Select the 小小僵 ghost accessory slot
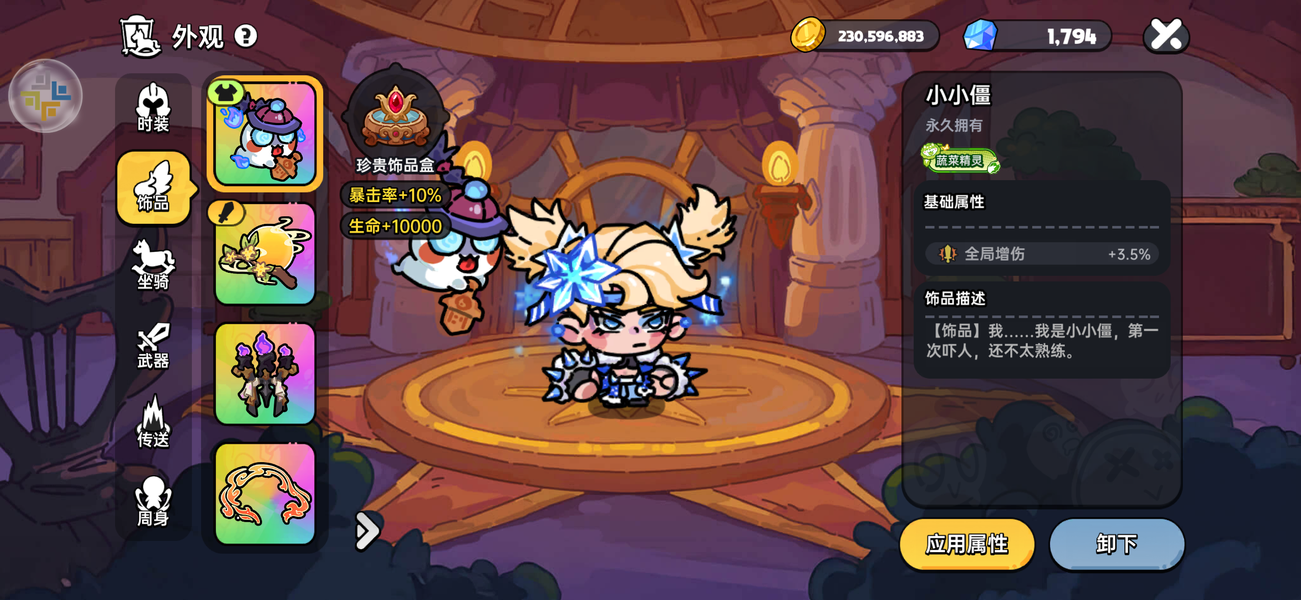 265,134
